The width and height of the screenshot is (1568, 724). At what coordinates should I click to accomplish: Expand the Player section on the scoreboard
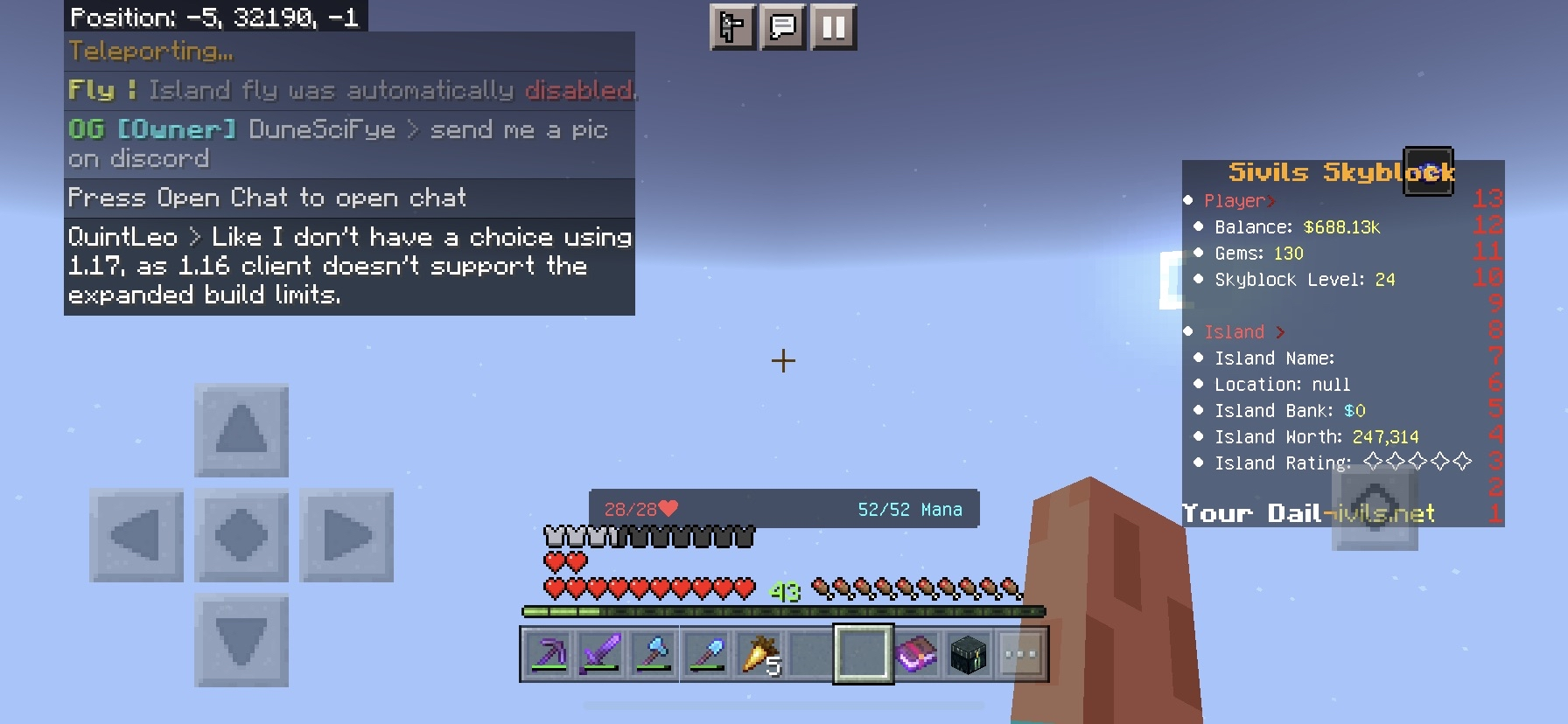[x=1238, y=200]
